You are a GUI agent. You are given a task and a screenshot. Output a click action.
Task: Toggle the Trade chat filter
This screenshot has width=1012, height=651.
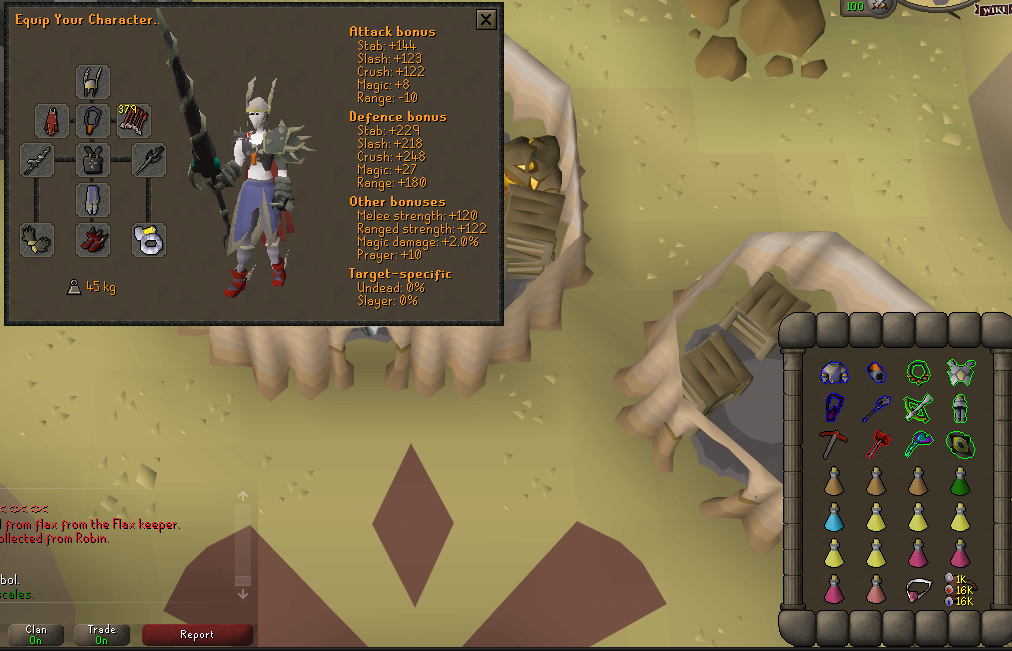tap(102, 635)
